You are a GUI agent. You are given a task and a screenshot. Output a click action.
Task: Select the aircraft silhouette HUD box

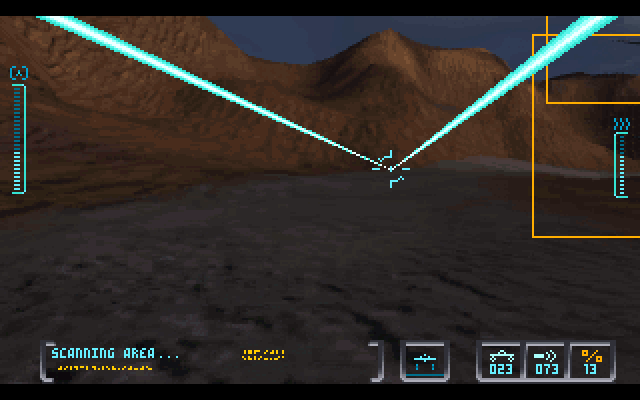[x=425, y=361]
